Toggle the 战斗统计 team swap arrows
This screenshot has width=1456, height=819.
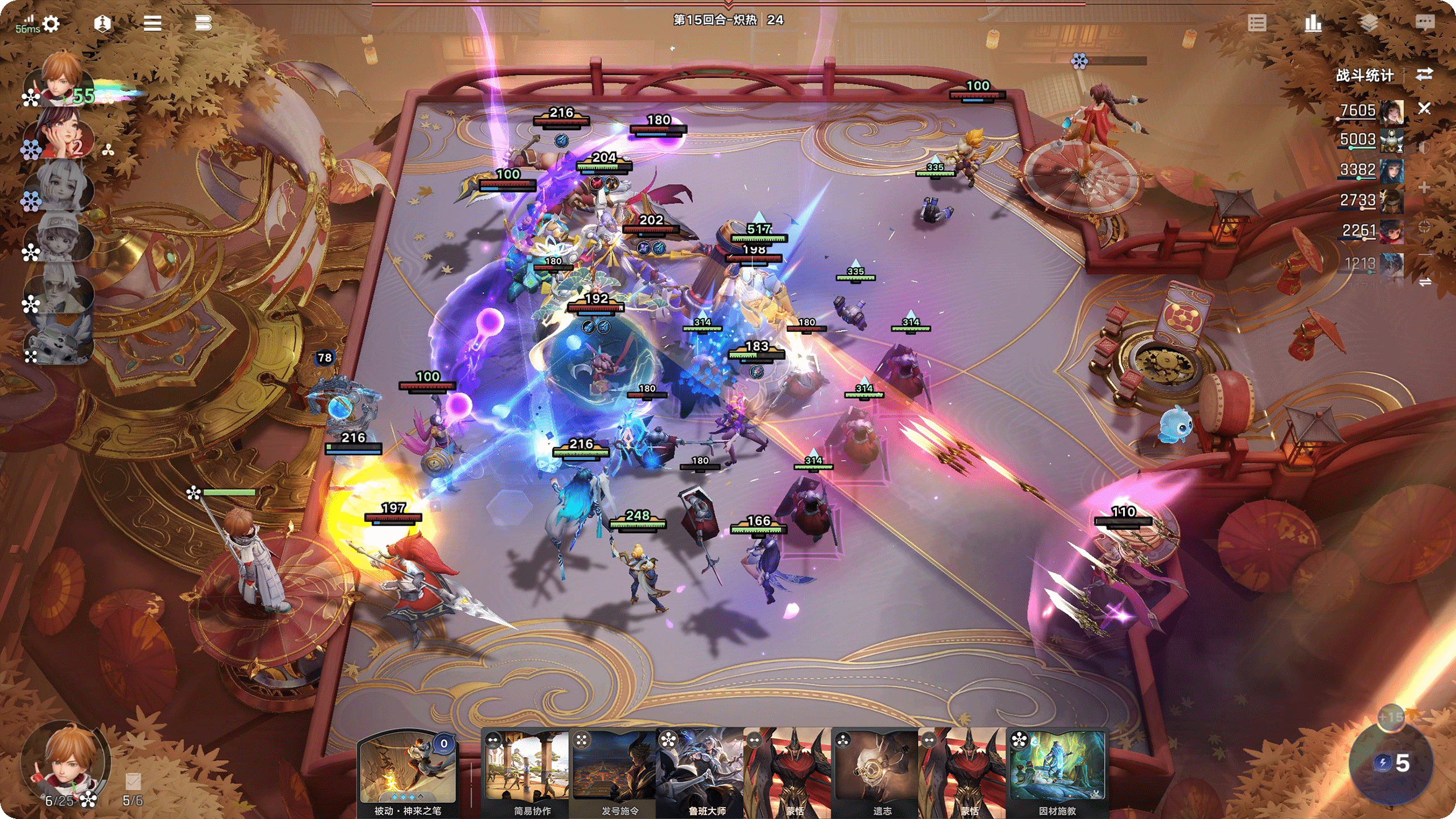1424,75
